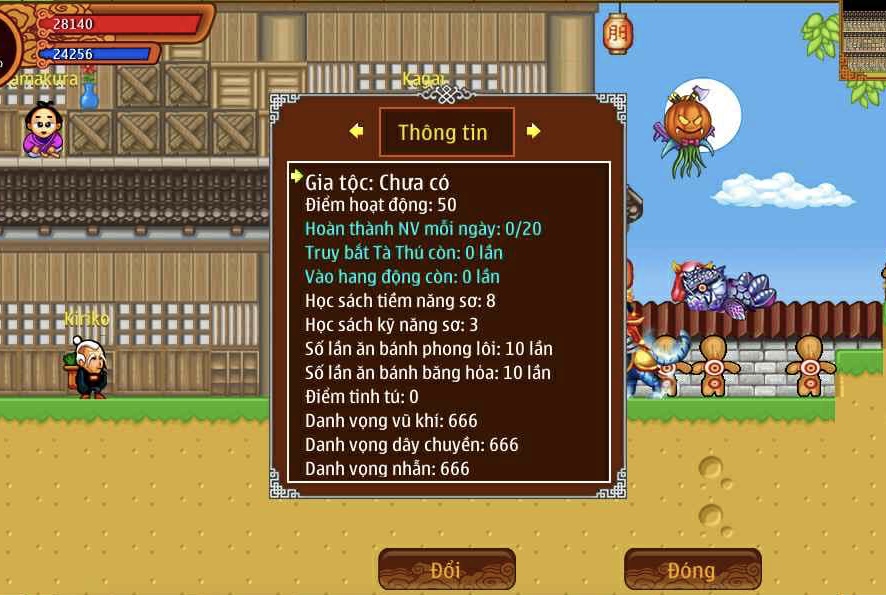Select the Danh vọng vũ khí row
This screenshot has height=595, width=886.
point(391,420)
